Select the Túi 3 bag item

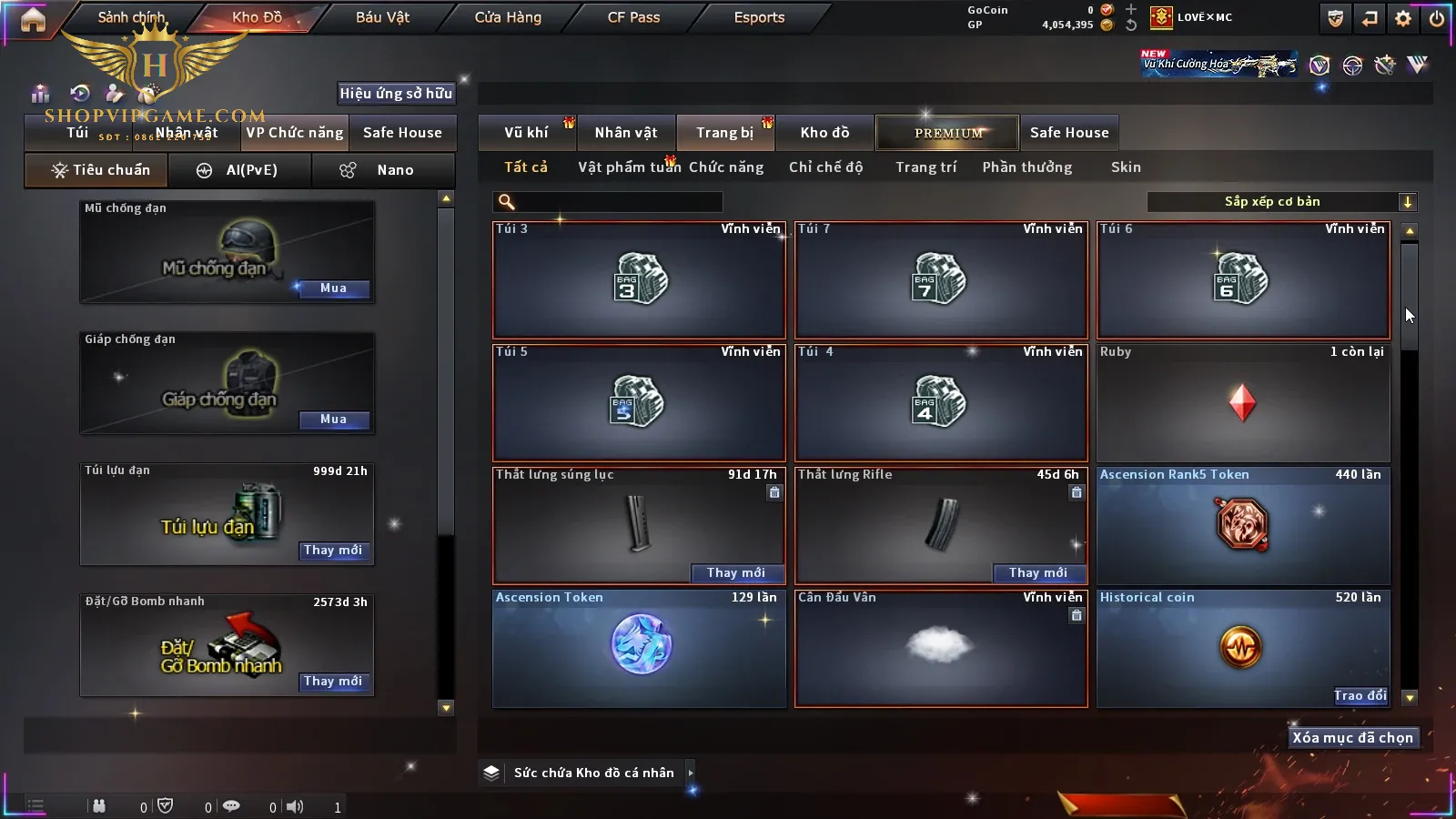point(639,280)
